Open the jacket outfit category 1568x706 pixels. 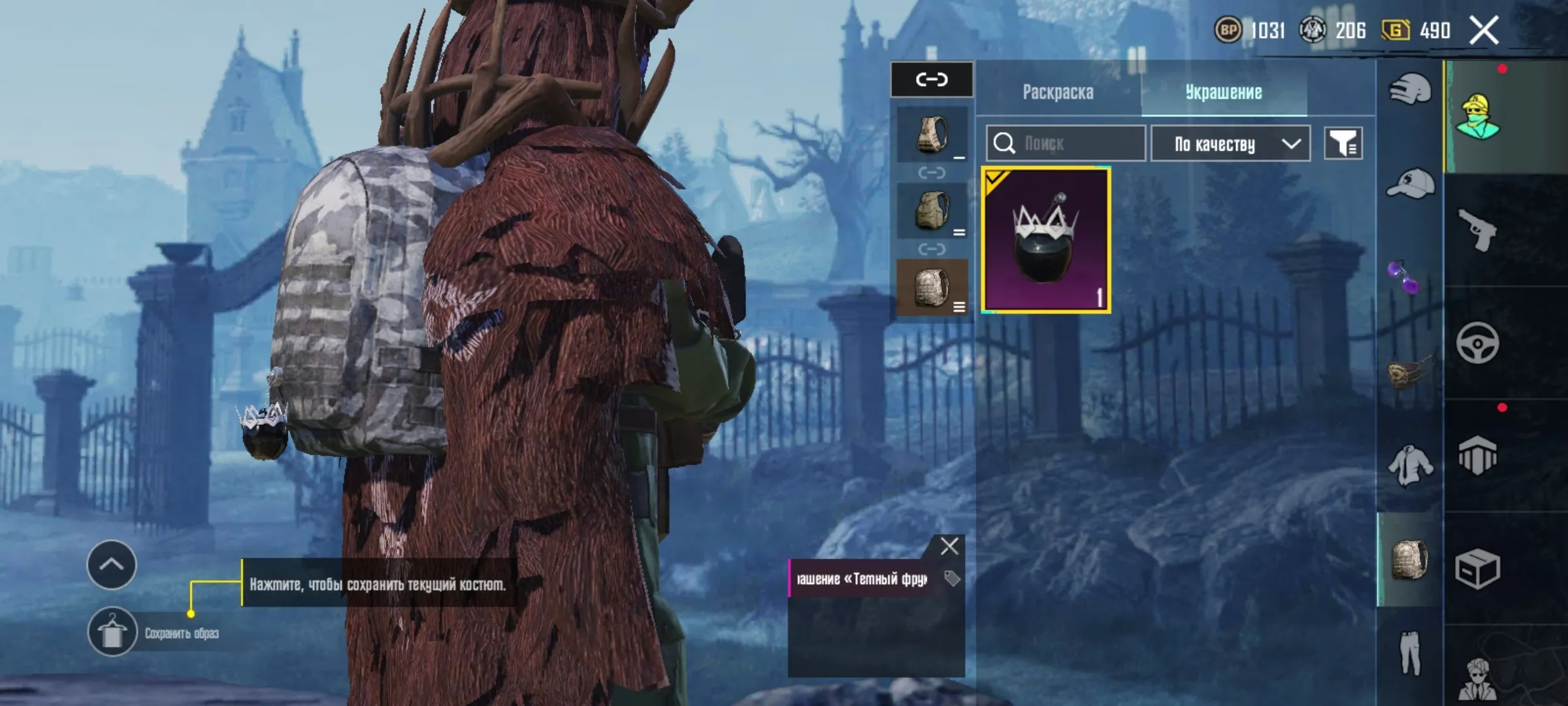coord(1410,465)
